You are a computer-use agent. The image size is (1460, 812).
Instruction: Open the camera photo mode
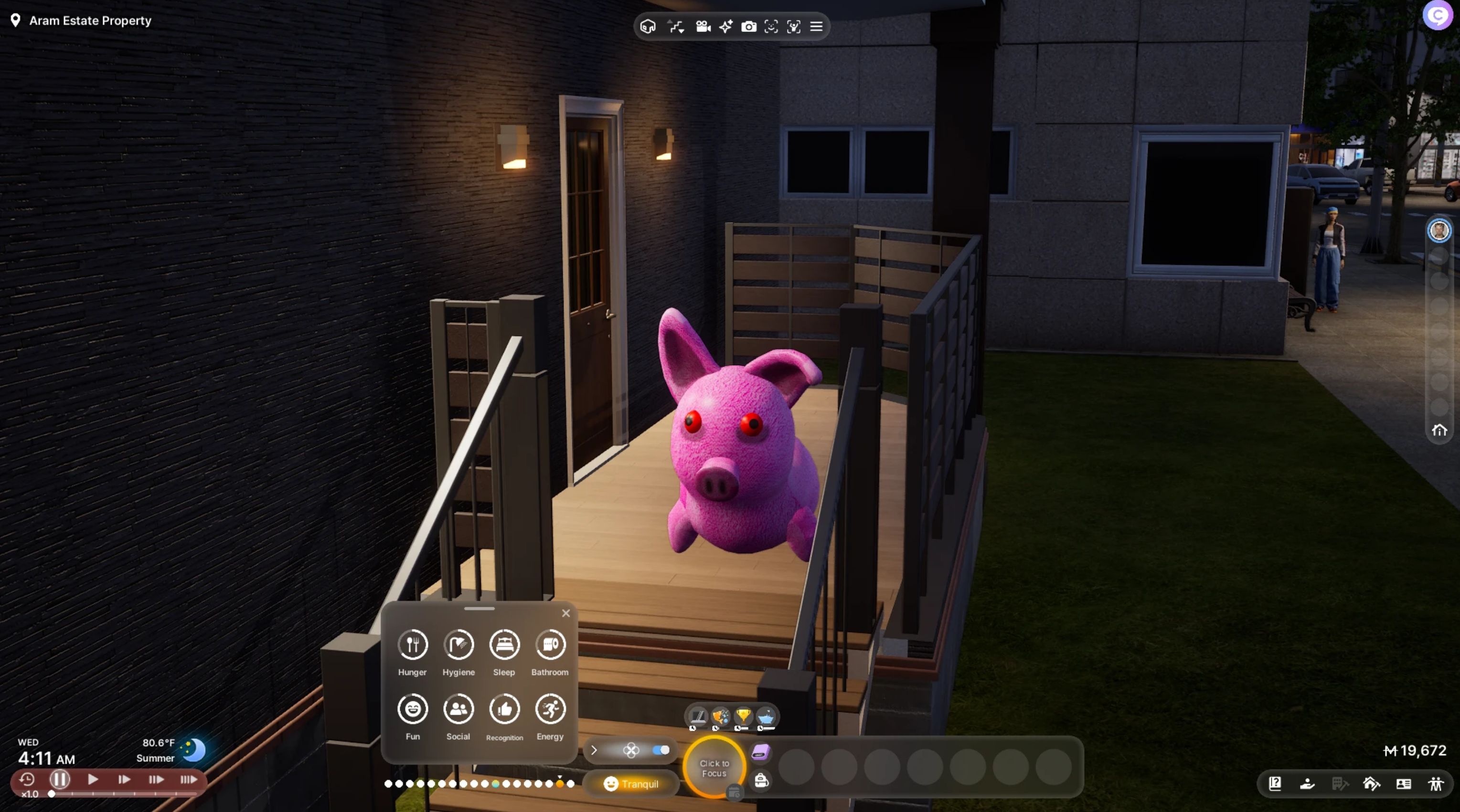coord(749,27)
